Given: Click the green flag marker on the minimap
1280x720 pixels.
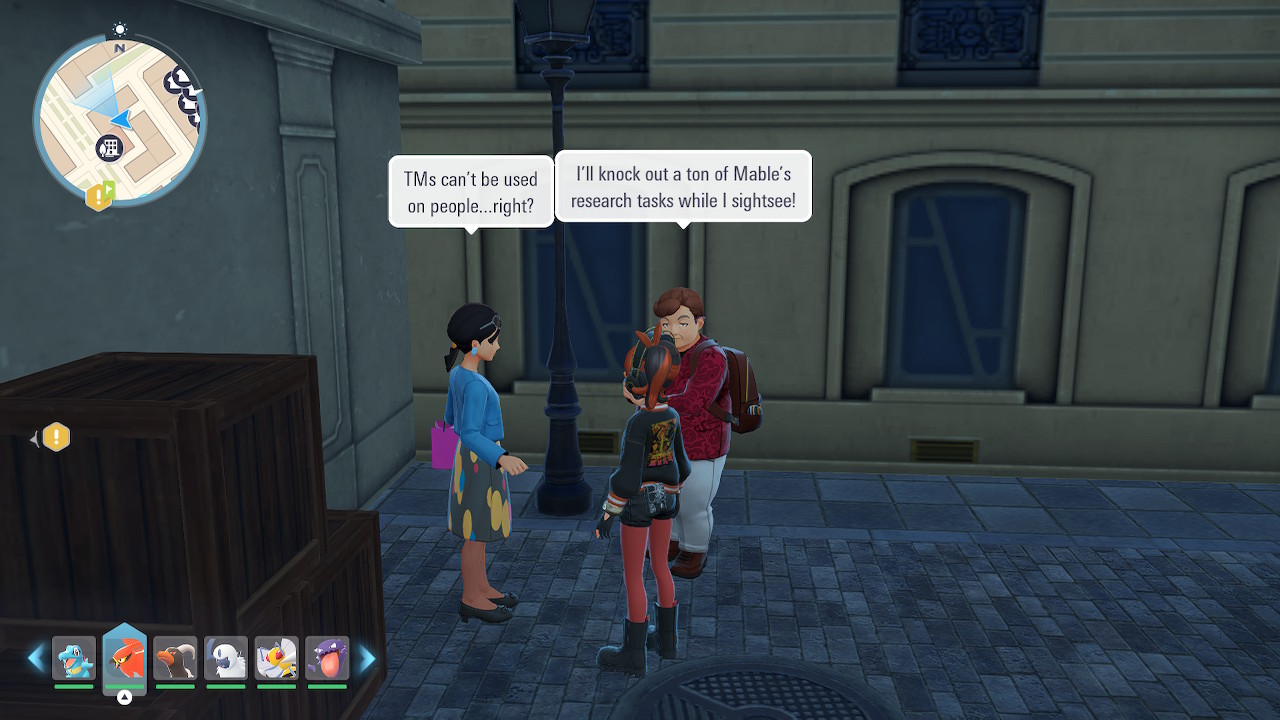Looking at the screenshot, I should point(109,189).
